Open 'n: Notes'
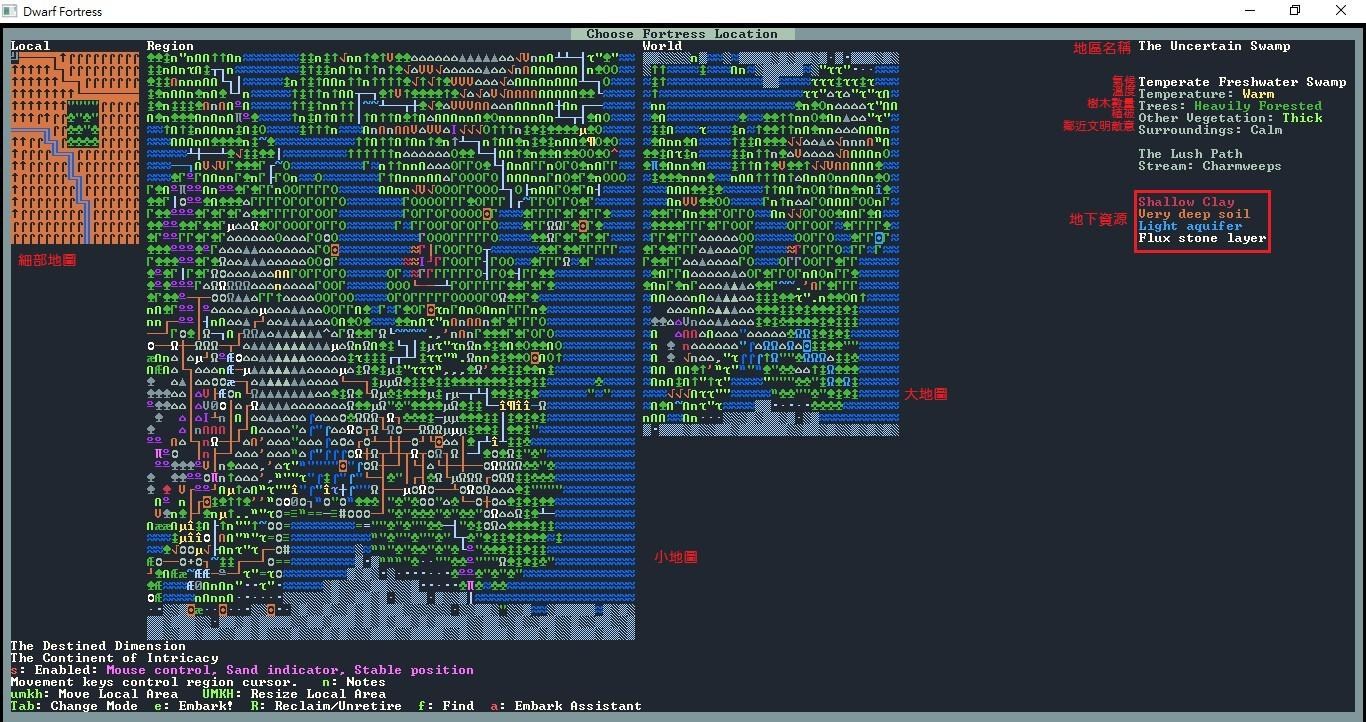The height and width of the screenshot is (722, 1366). (x=355, y=682)
